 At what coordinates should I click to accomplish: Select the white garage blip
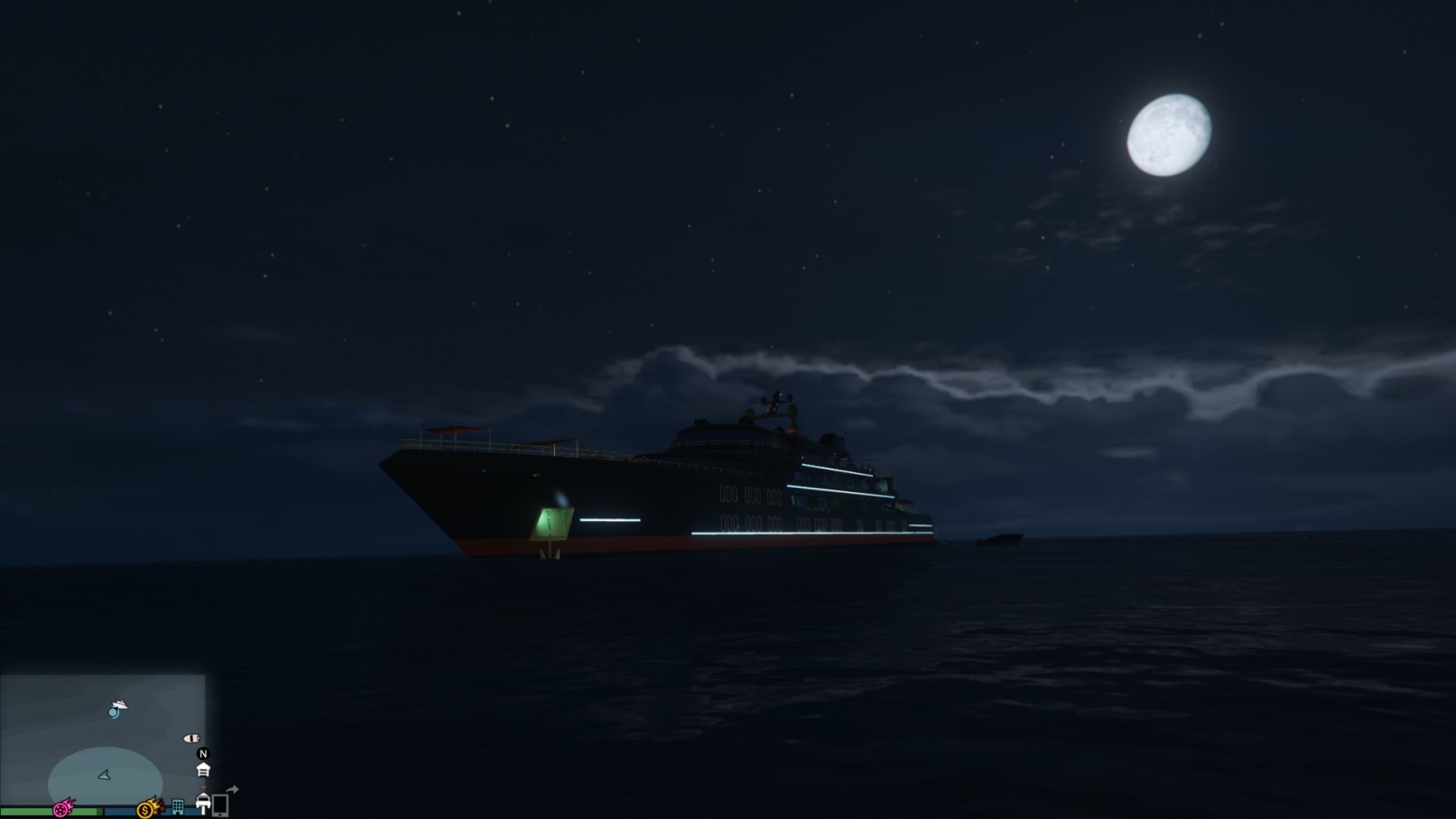[x=203, y=770]
